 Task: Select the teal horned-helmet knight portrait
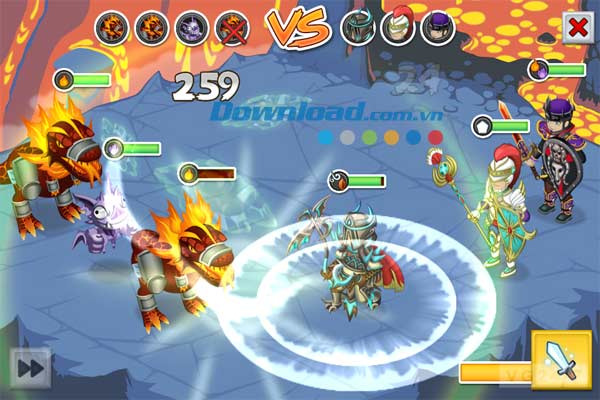357,28
